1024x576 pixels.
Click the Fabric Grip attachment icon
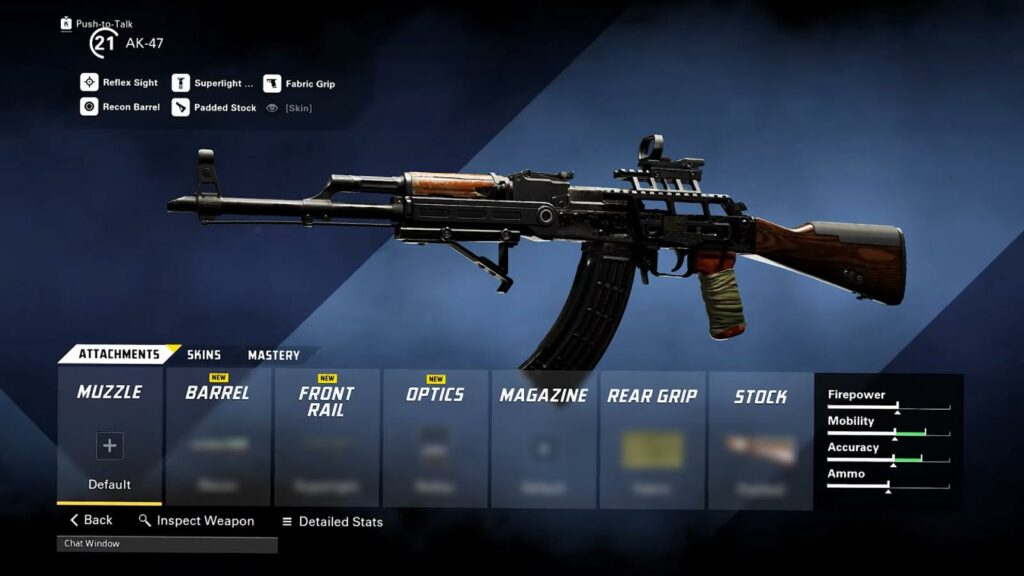(x=272, y=83)
